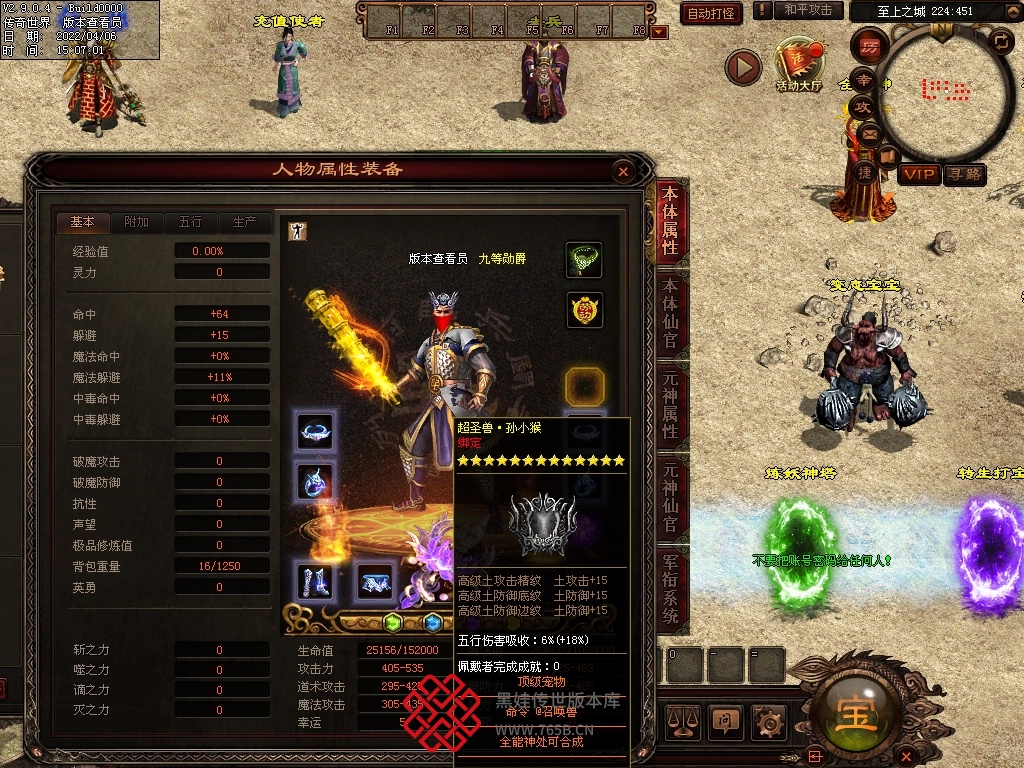
Task: Switch to the 元神属性 side tab
Action: click(x=670, y=405)
